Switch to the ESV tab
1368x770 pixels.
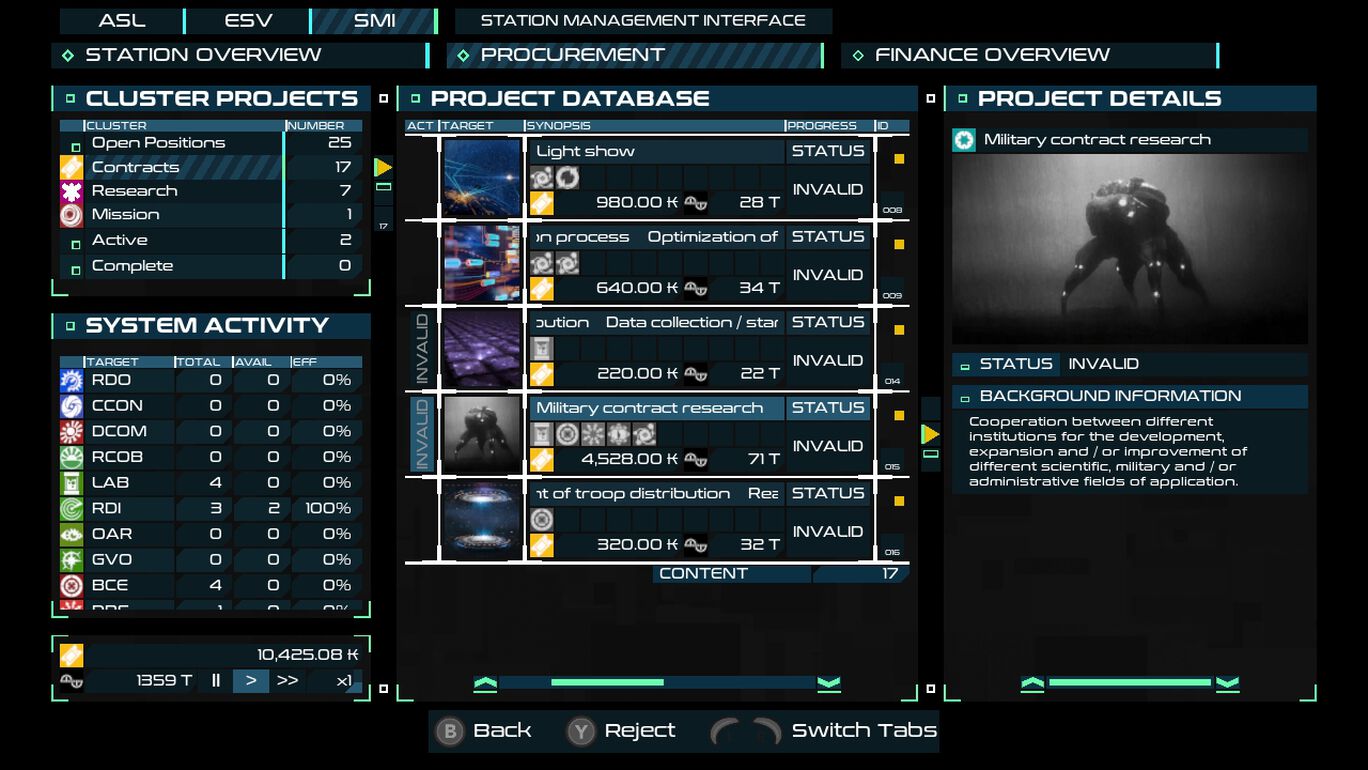(x=248, y=20)
